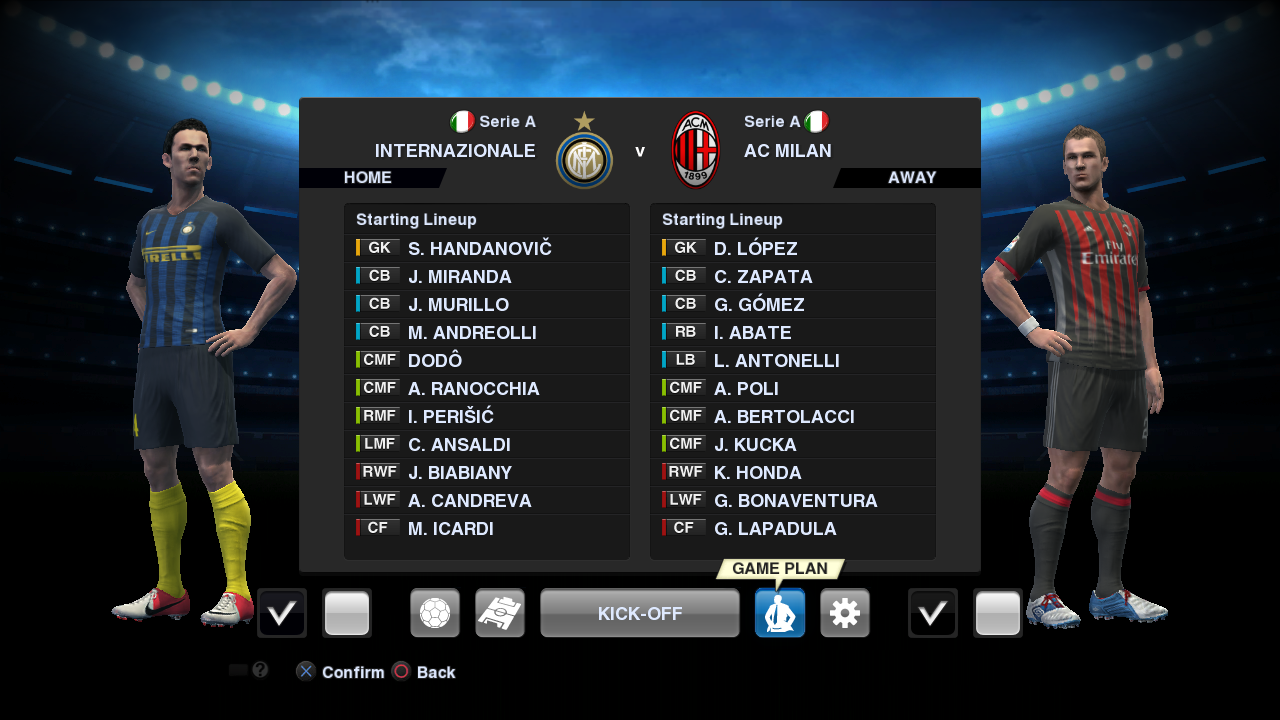Open the Game Plan icon

pyautogui.click(x=780, y=613)
